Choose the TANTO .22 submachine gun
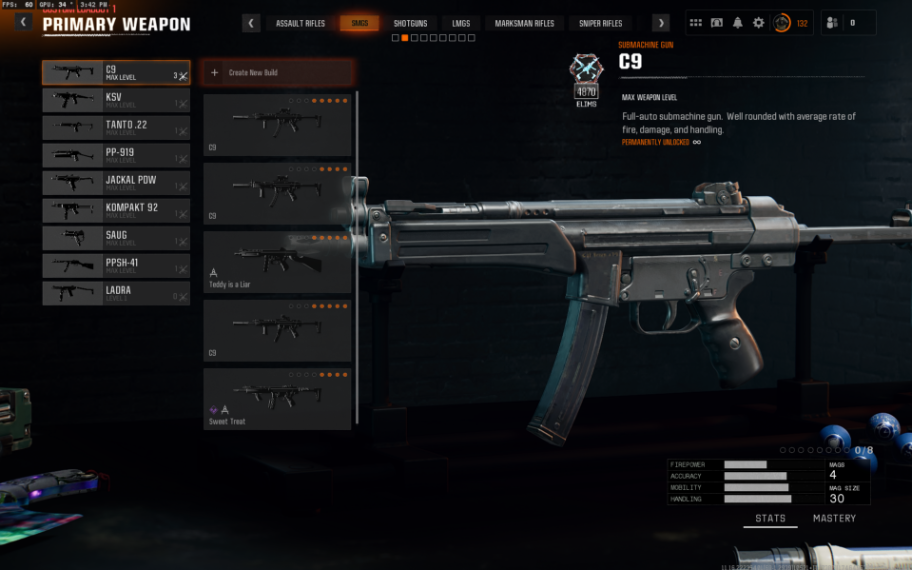 (116, 127)
